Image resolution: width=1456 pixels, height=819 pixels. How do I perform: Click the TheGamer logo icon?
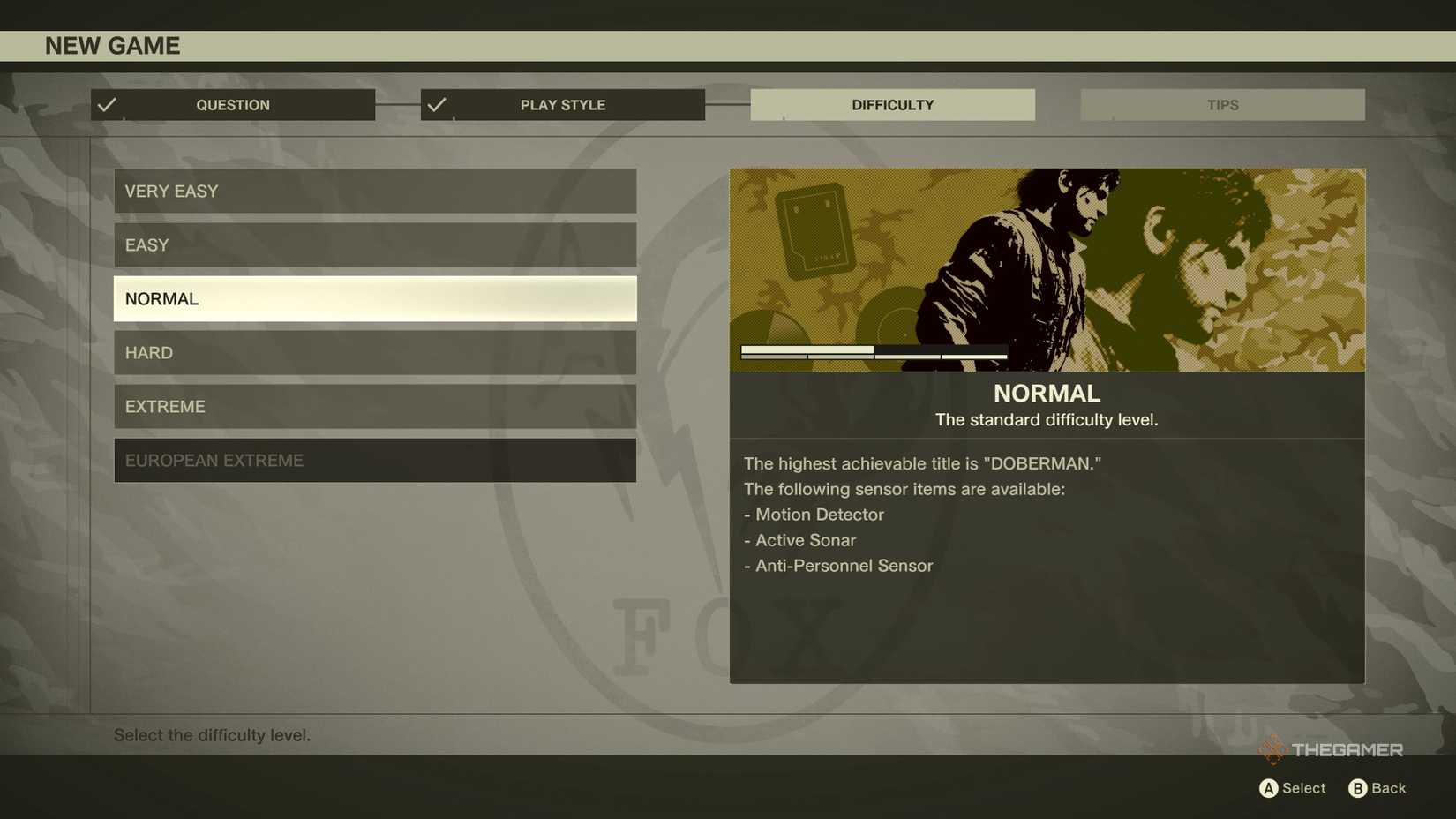(x=1274, y=749)
